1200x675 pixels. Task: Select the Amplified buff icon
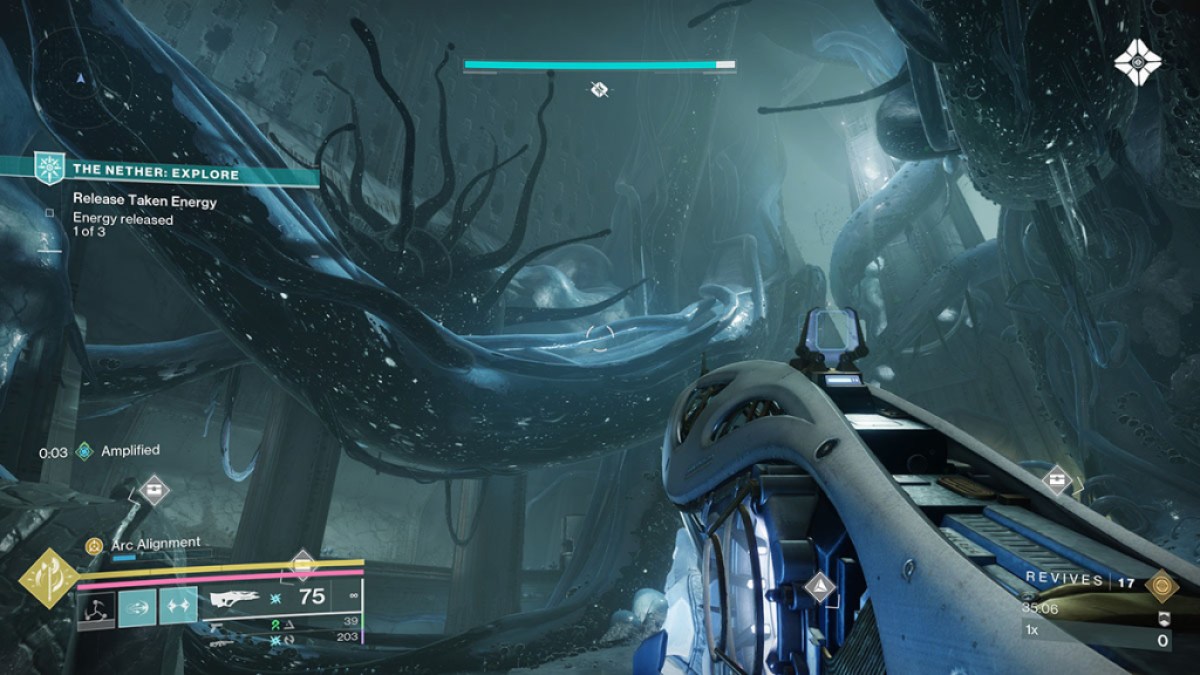point(85,452)
